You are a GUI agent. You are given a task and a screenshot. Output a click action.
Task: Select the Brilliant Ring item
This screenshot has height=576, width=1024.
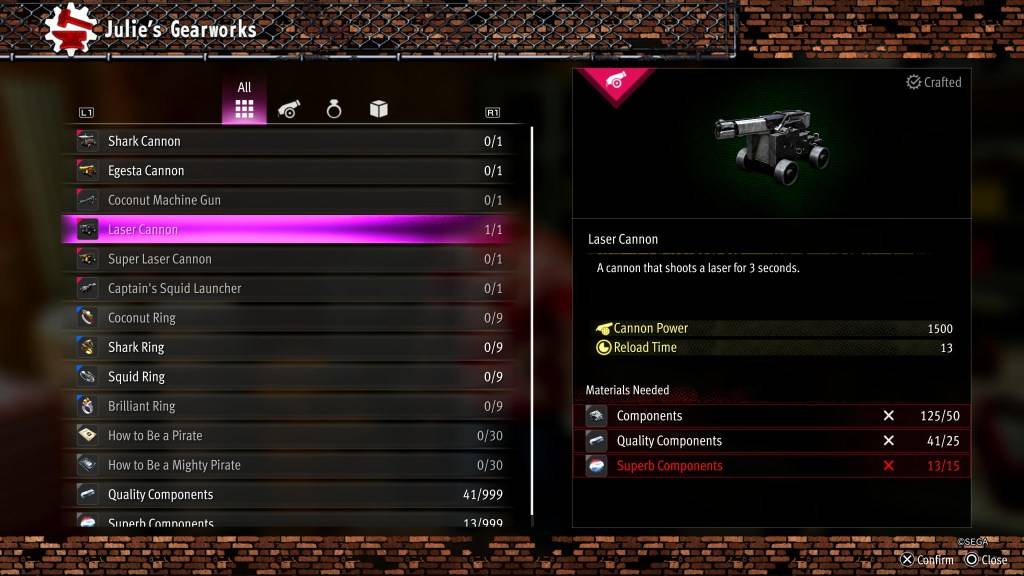(290, 406)
